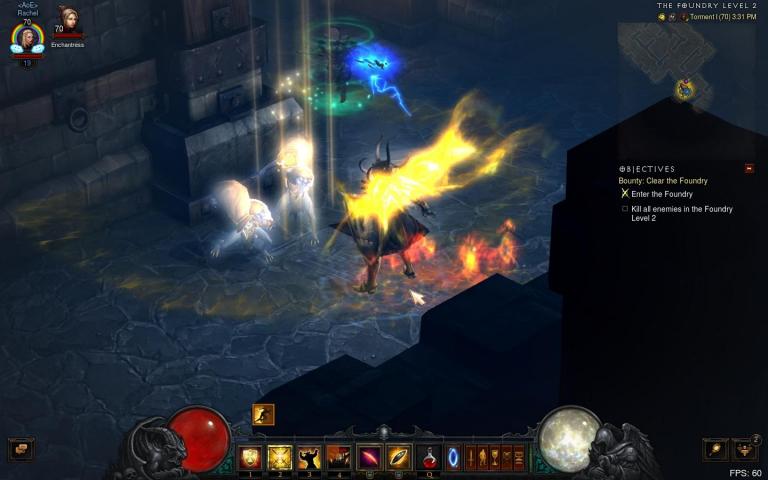The image size is (768, 480).
Task: Cast the fiery skill in slot 4
Action: point(339,458)
